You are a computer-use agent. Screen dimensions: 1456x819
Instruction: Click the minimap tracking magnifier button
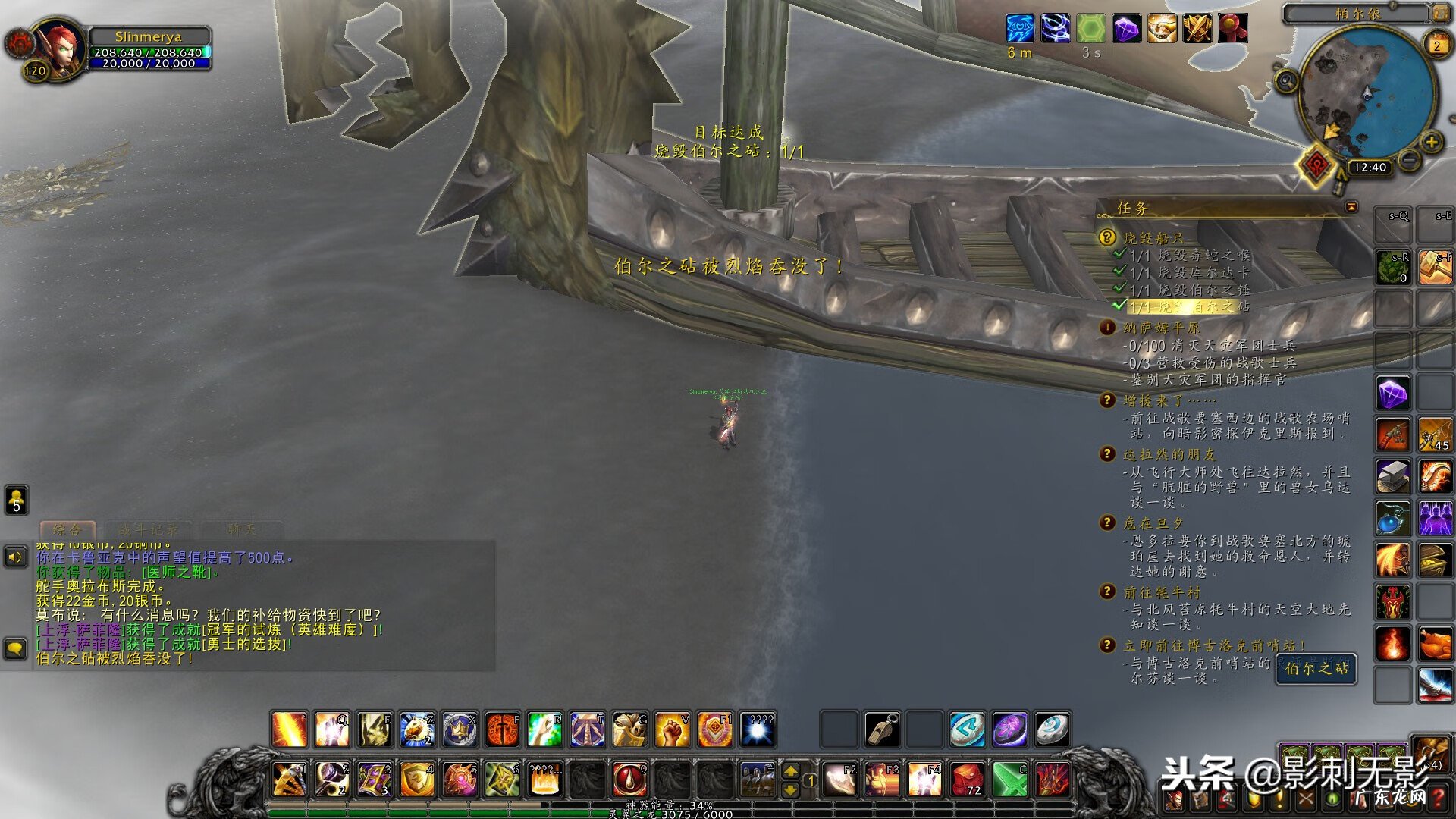coord(1286,80)
